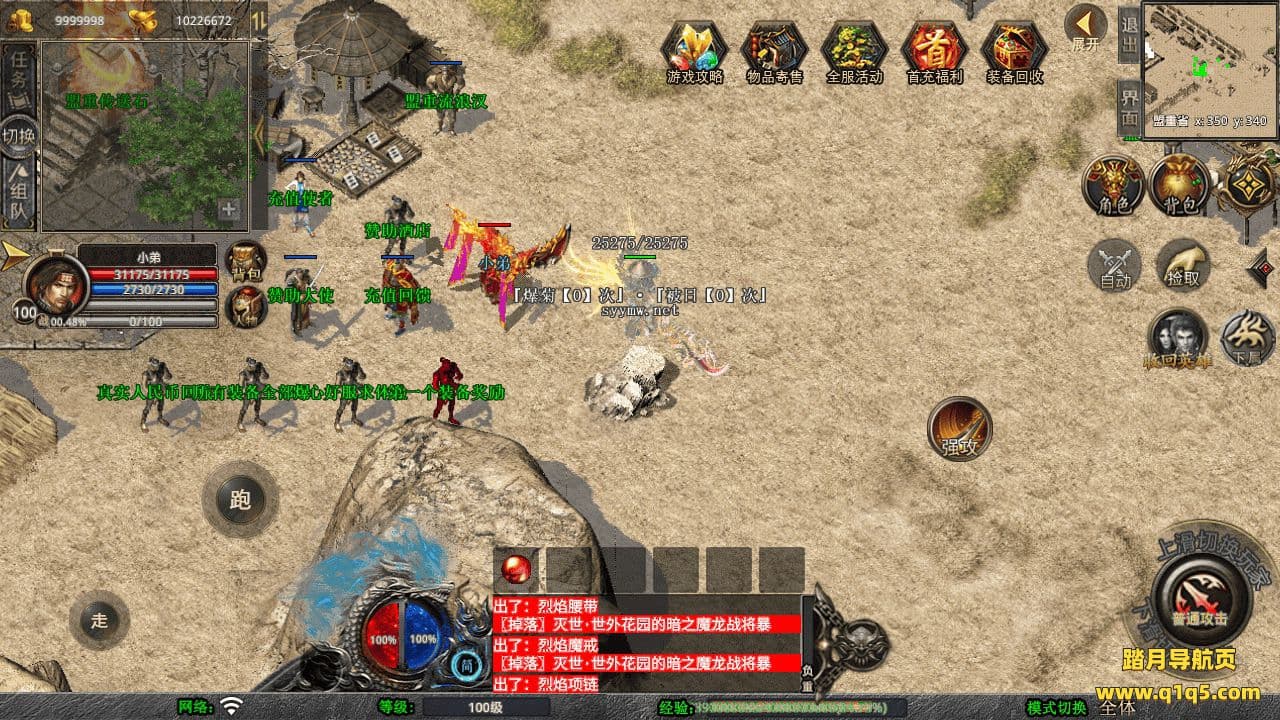Open the 游戏攻略 game guide icon
This screenshot has width=1280, height=720.
[x=694, y=50]
